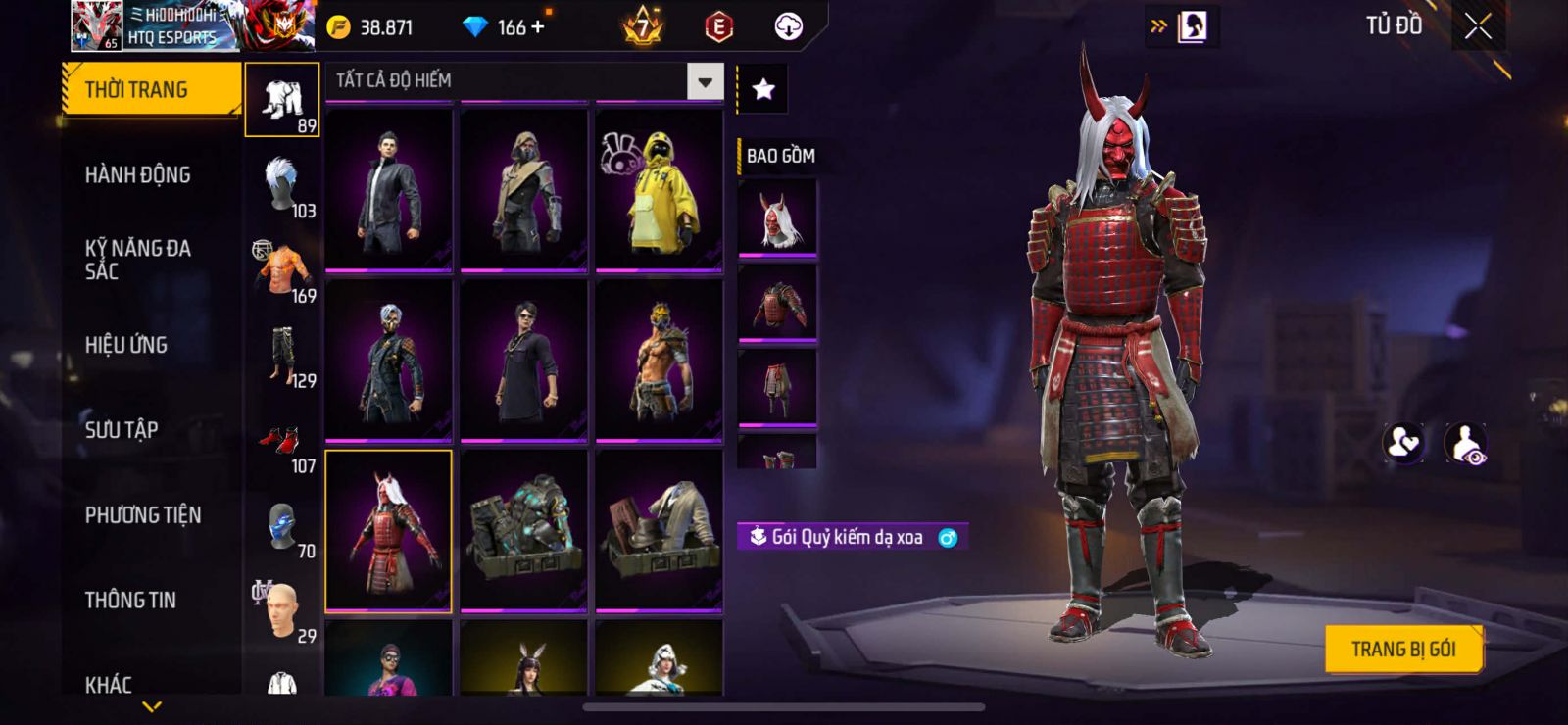The height and width of the screenshot is (725, 1568).
Task: Close the wardrobe screen
Action: 1478,26
